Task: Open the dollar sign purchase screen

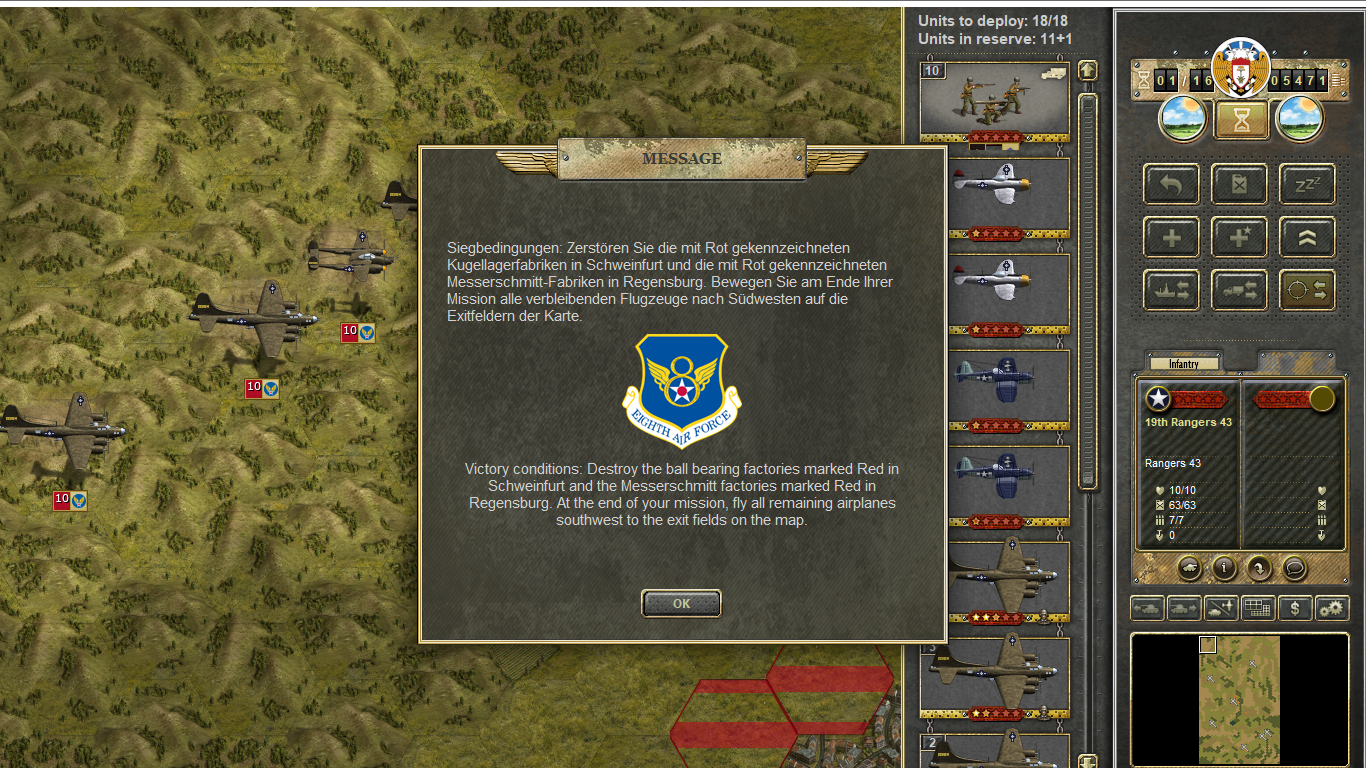Action: click(x=1295, y=608)
